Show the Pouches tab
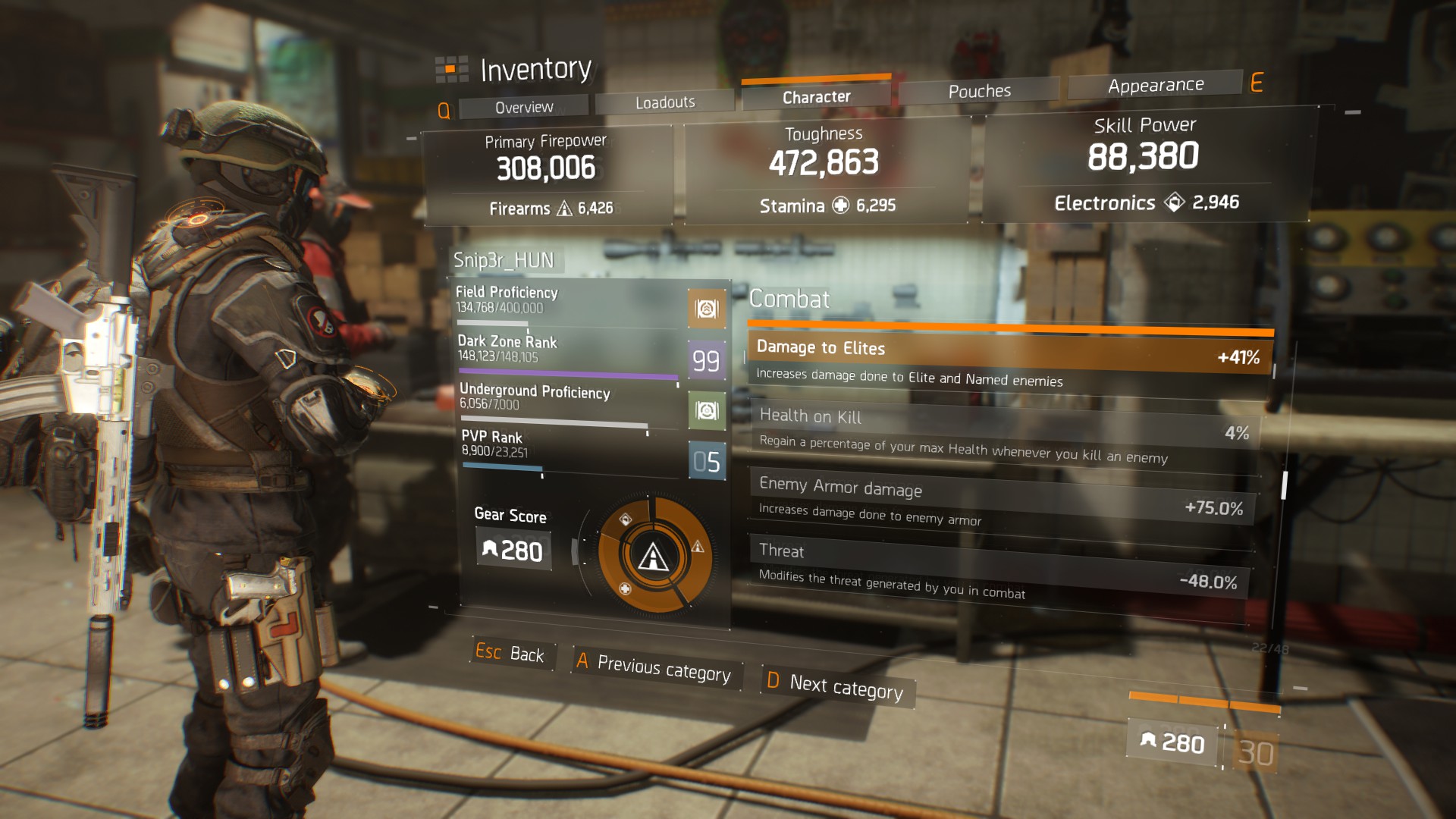Screen dimensions: 1456x819 pyautogui.click(x=979, y=91)
